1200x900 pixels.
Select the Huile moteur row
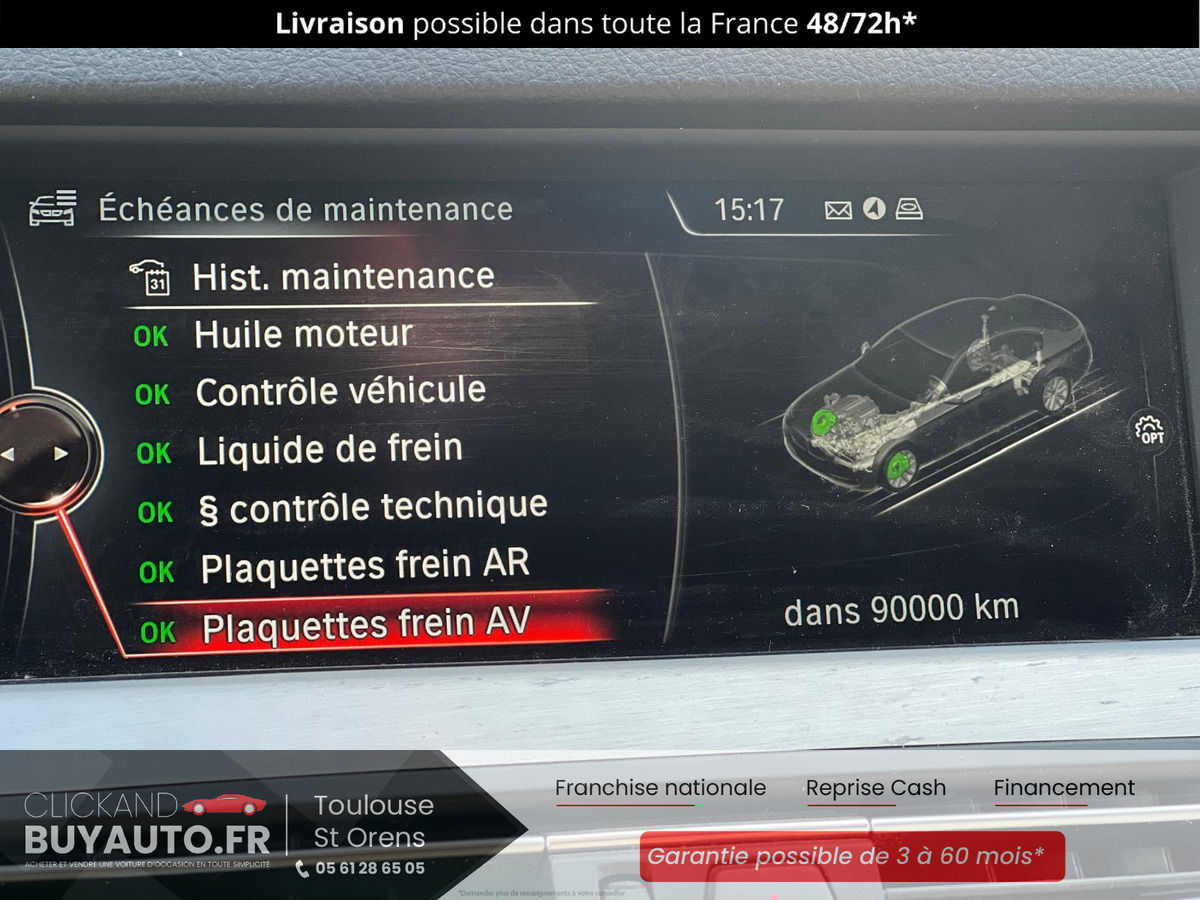tap(303, 335)
